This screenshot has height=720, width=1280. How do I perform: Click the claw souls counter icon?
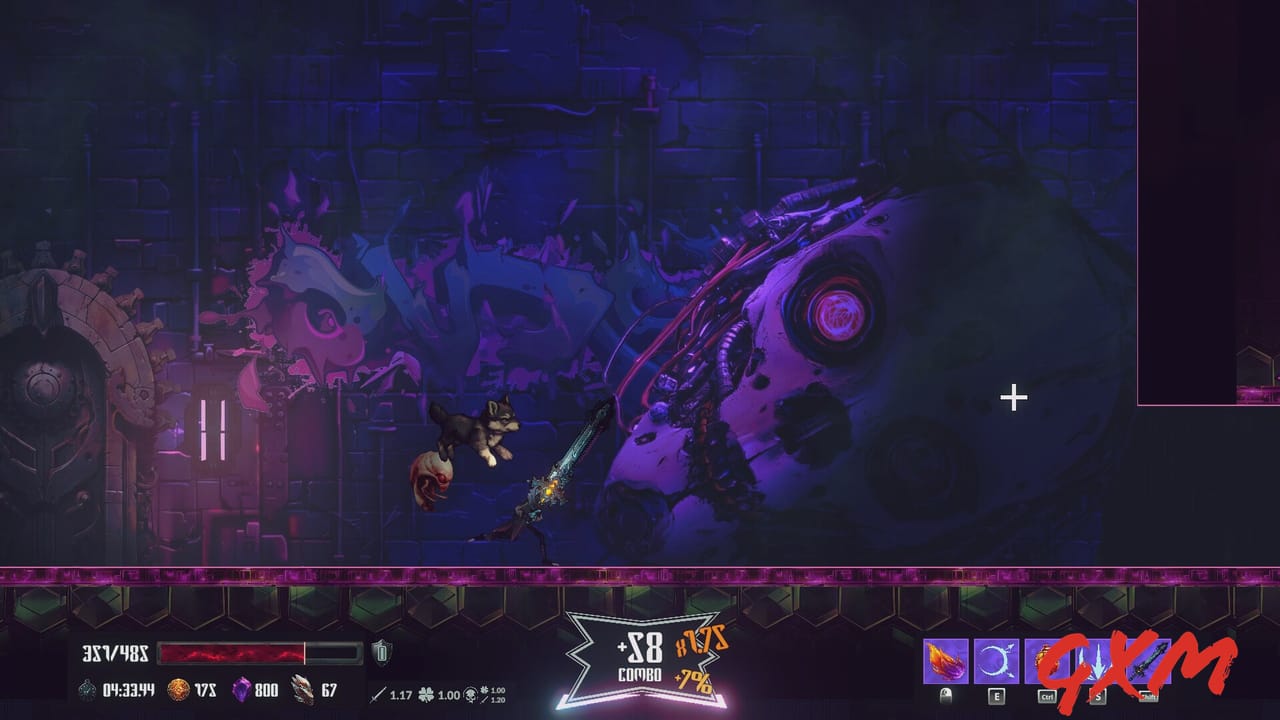tap(302, 687)
